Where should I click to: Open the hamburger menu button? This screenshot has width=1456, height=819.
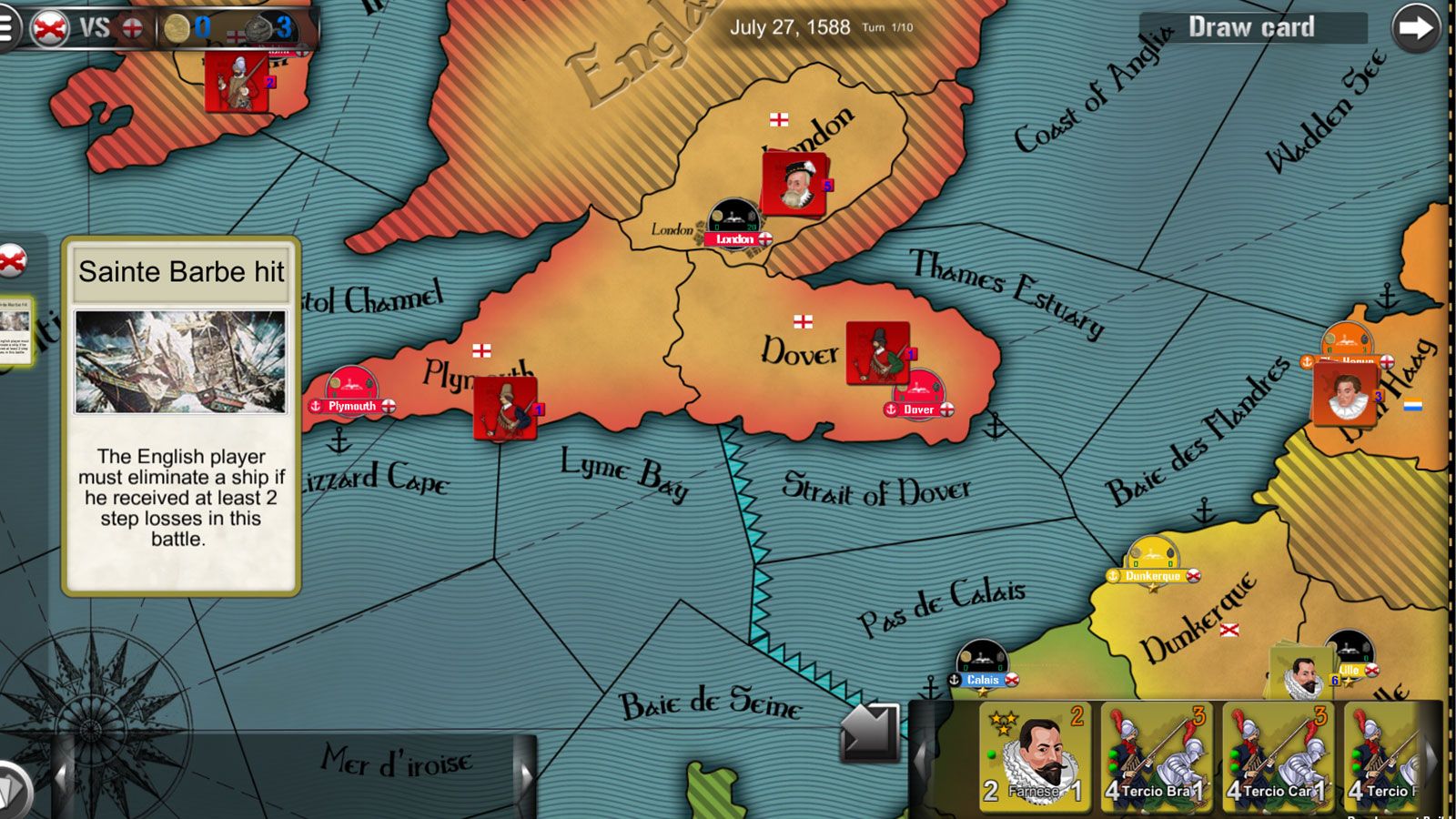(7, 27)
